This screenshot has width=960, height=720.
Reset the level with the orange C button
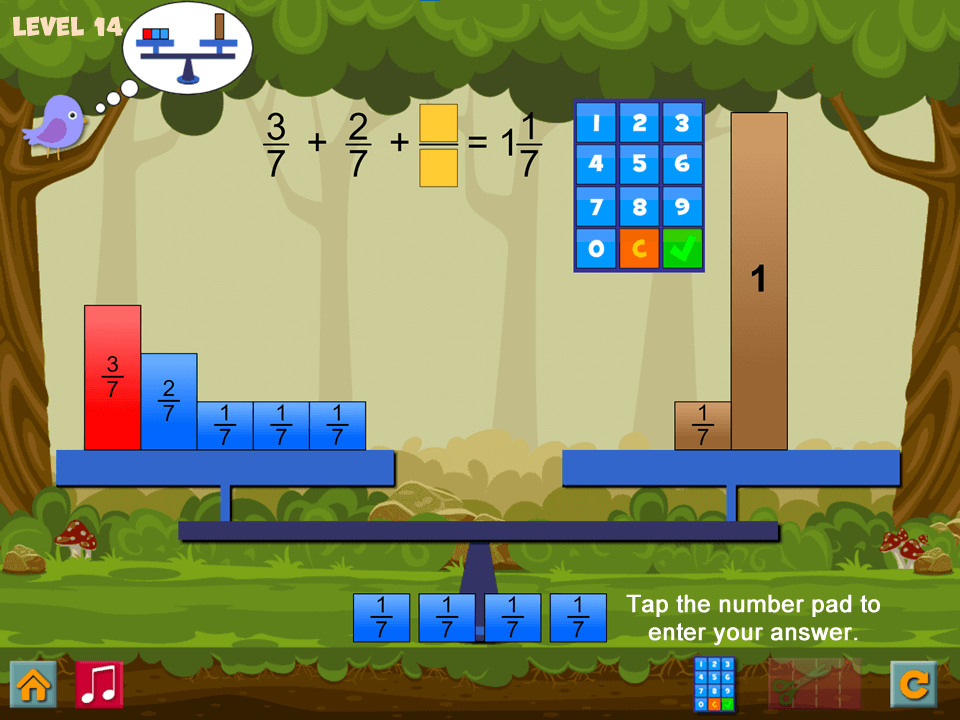tap(914, 684)
